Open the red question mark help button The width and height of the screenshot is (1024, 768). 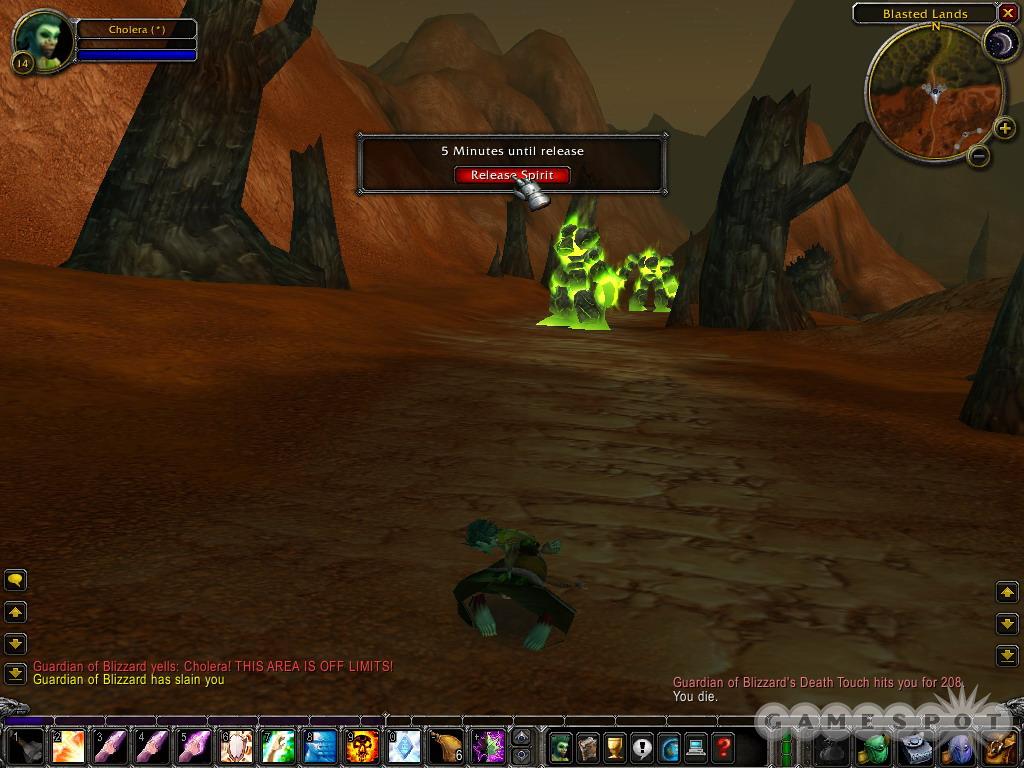pos(723,747)
